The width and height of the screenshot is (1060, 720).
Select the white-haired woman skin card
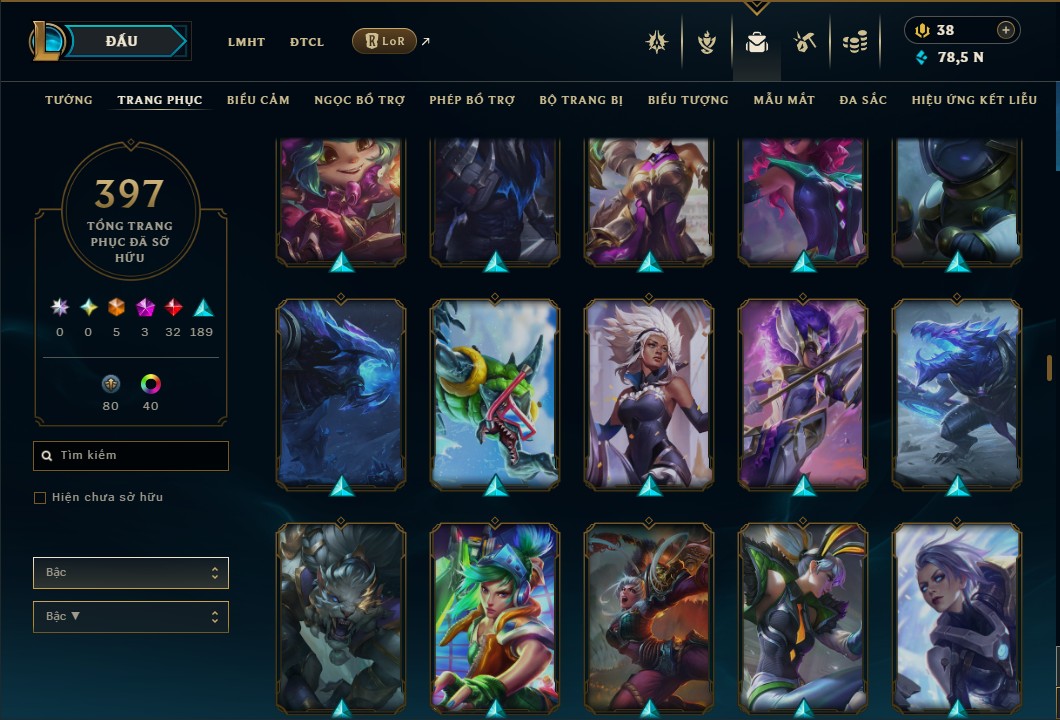tap(649, 393)
